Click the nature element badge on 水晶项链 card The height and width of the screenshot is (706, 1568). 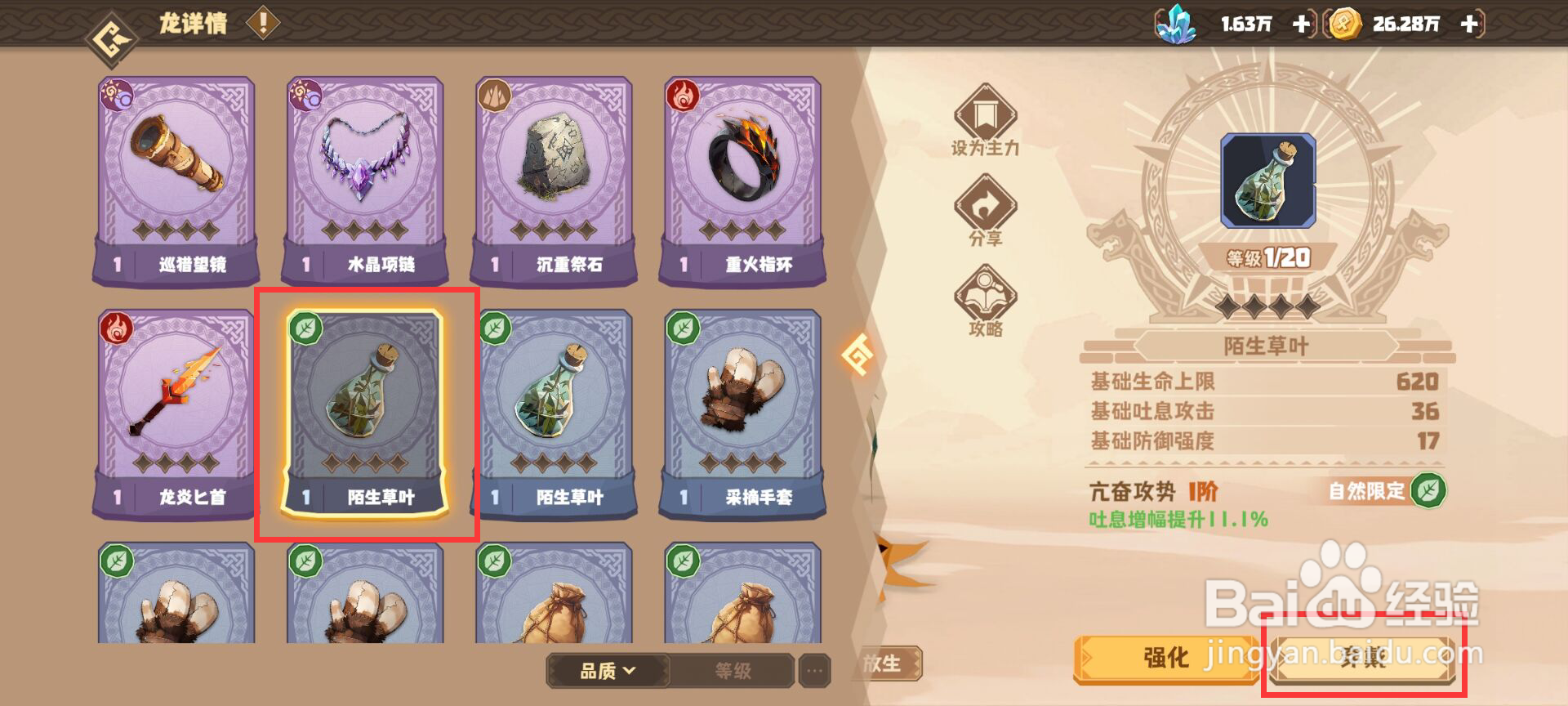305,92
